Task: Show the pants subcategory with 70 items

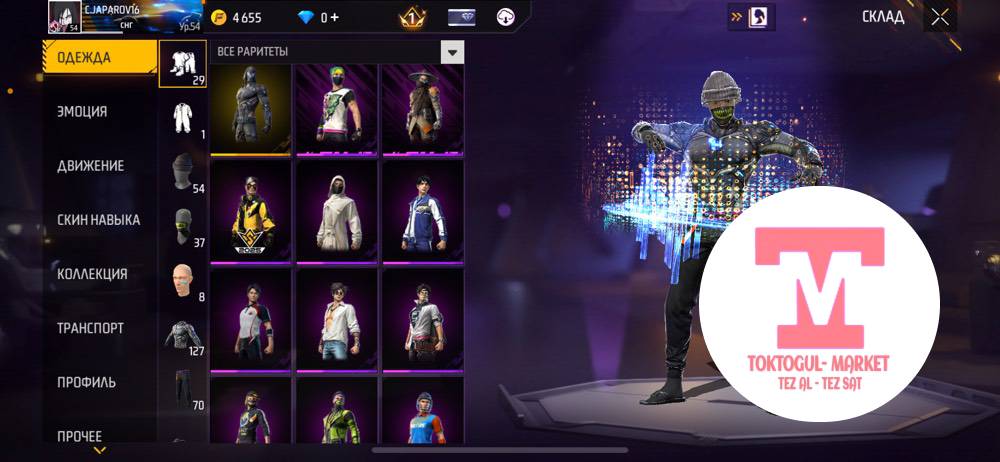Action: (183, 389)
